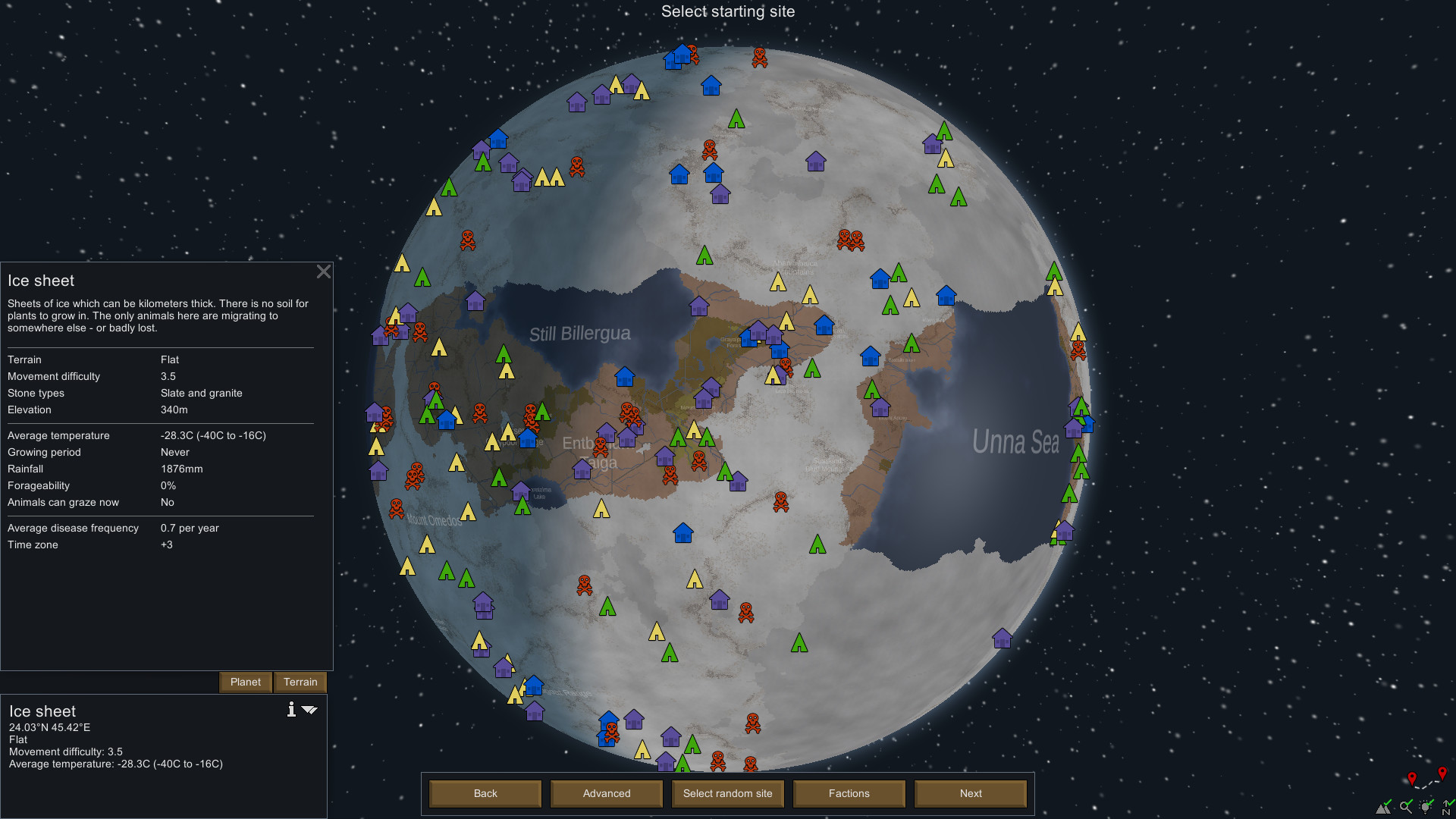Screen dimensions: 1456x819
Task: Click the info icon on the Ice sheet panel
Action: pos(290,711)
